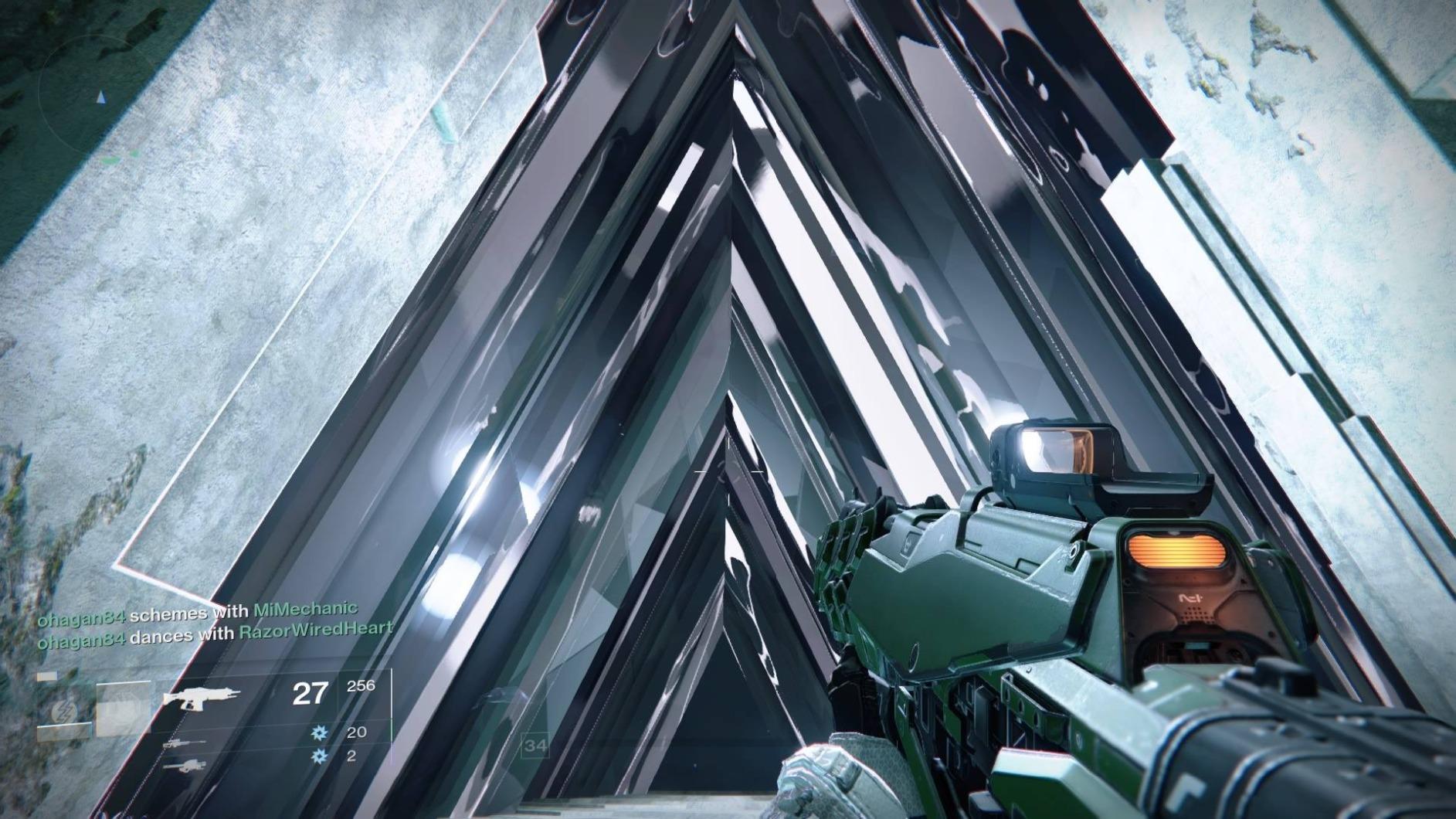Choose the sniper rifle special weapon icon
The width and height of the screenshot is (1456, 819).
click(184, 745)
